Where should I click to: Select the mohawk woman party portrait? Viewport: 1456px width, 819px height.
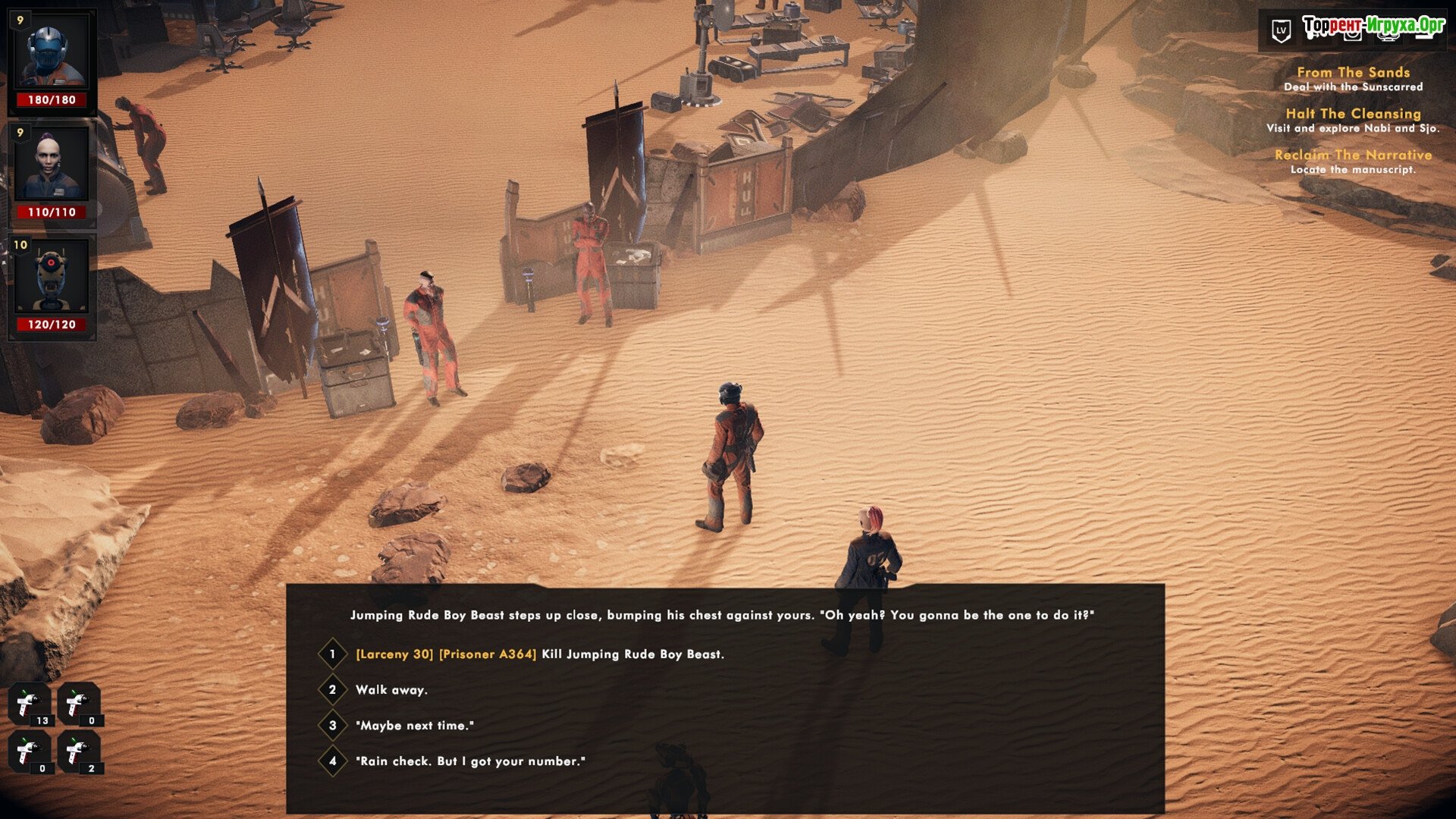(52, 165)
